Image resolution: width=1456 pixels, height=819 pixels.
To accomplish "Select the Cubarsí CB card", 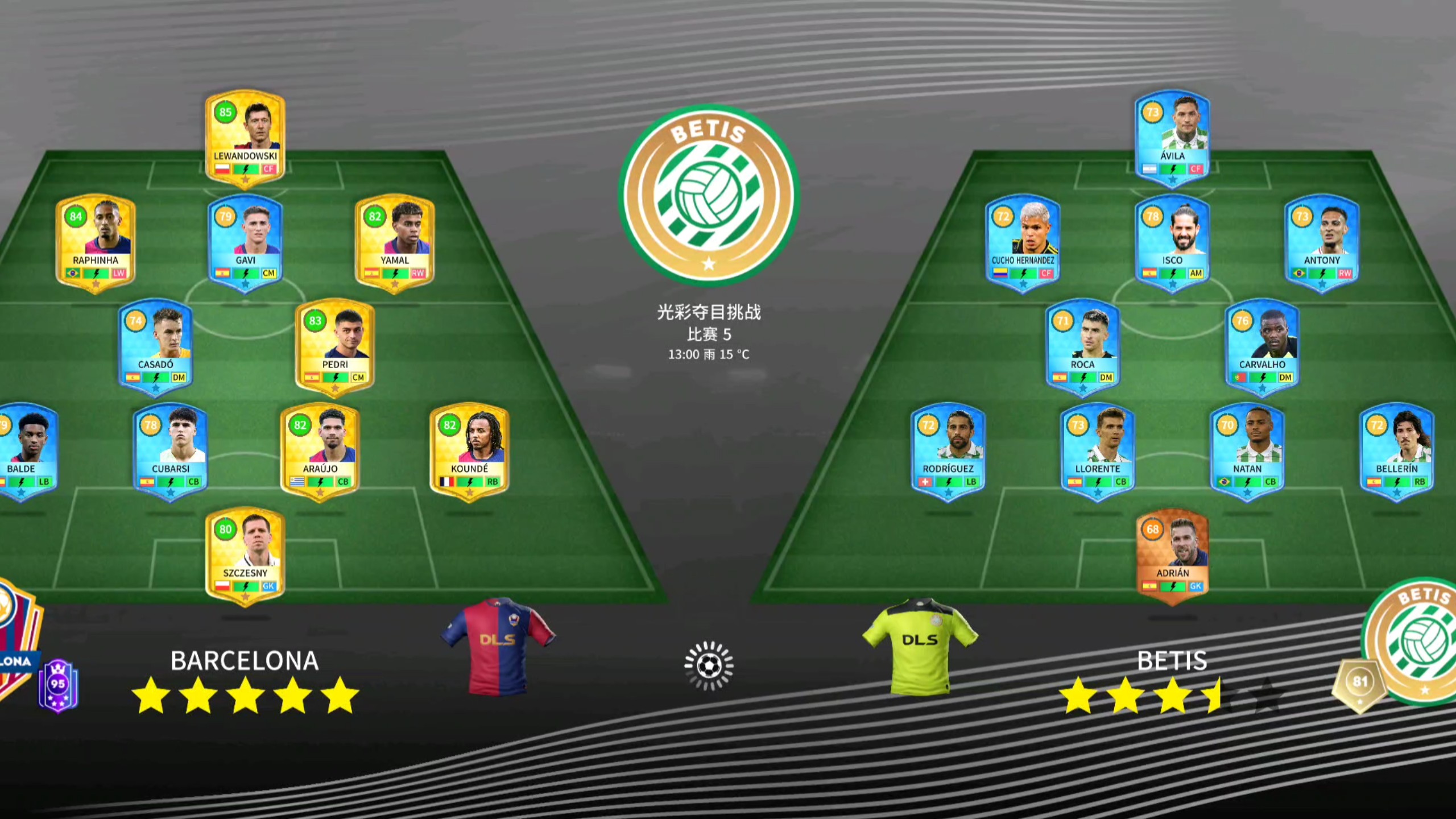I will tap(171, 450).
